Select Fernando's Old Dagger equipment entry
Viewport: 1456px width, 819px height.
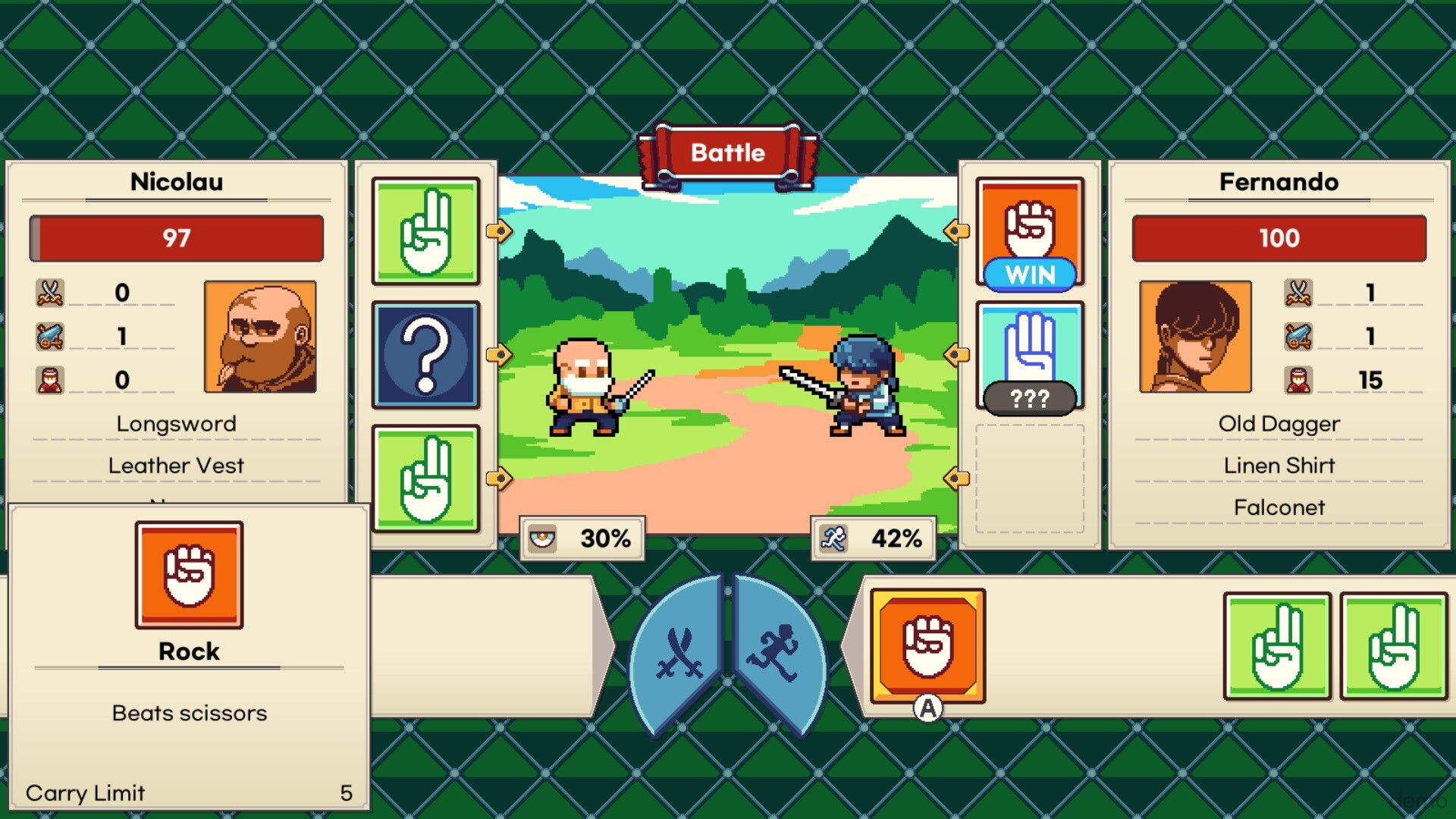pyautogui.click(x=1279, y=423)
